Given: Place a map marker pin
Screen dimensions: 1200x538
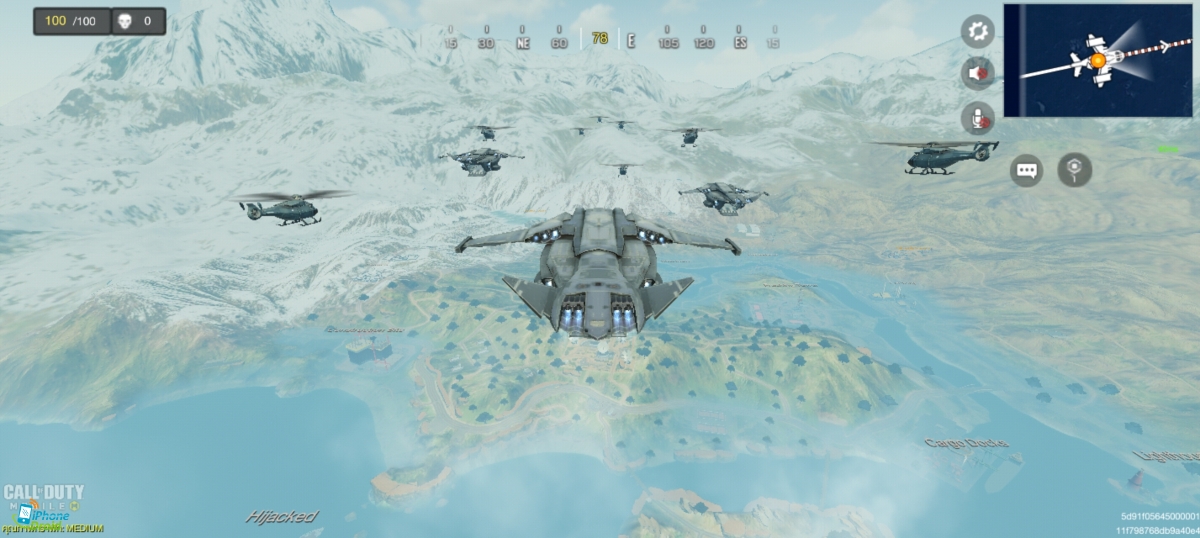Looking at the screenshot, I should click(1075, 170).
